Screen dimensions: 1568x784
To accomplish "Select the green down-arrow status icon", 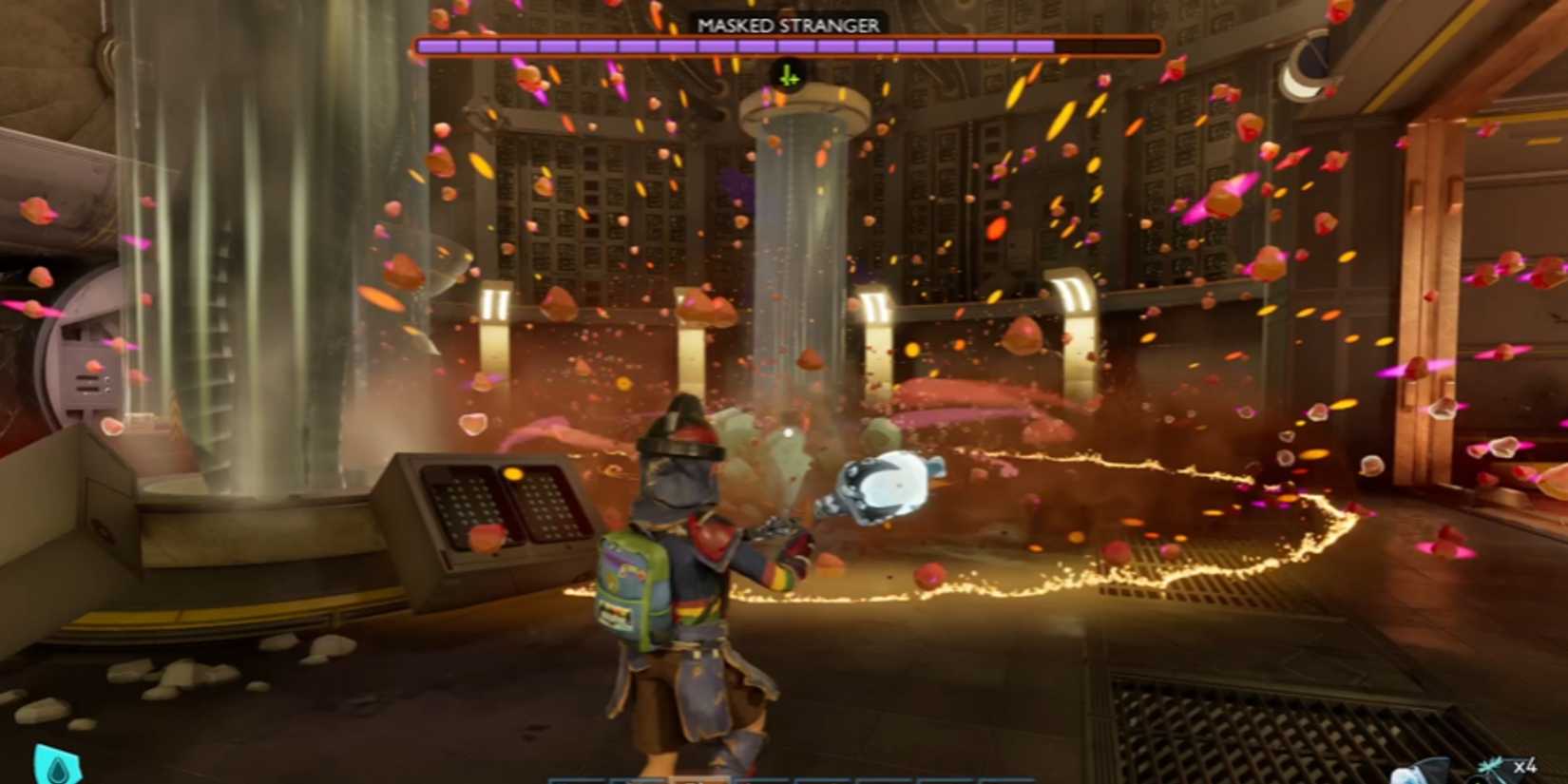I will (788, 74).
